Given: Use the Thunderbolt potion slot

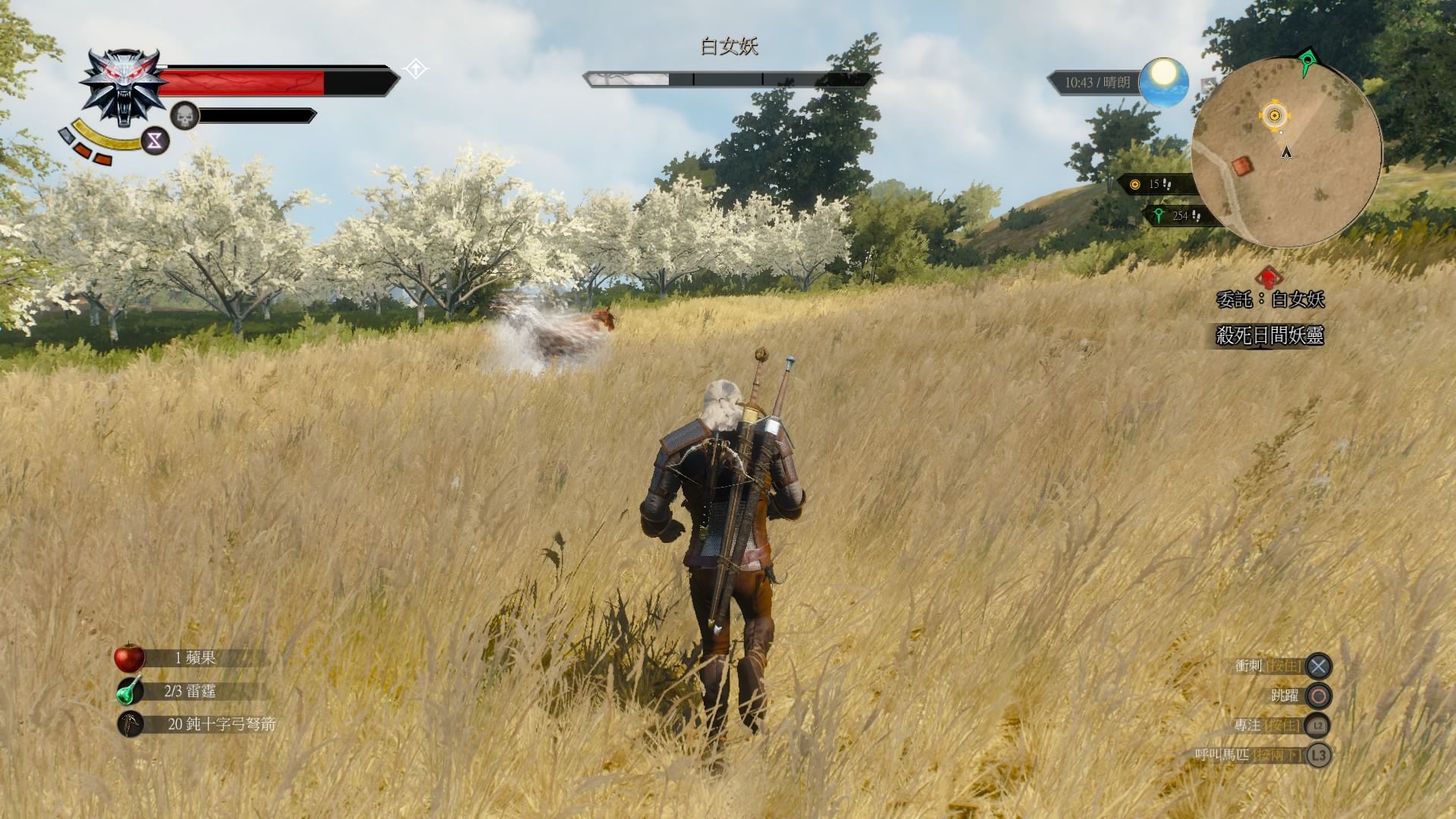Looking at the screenshot, I should pos(130,691).
